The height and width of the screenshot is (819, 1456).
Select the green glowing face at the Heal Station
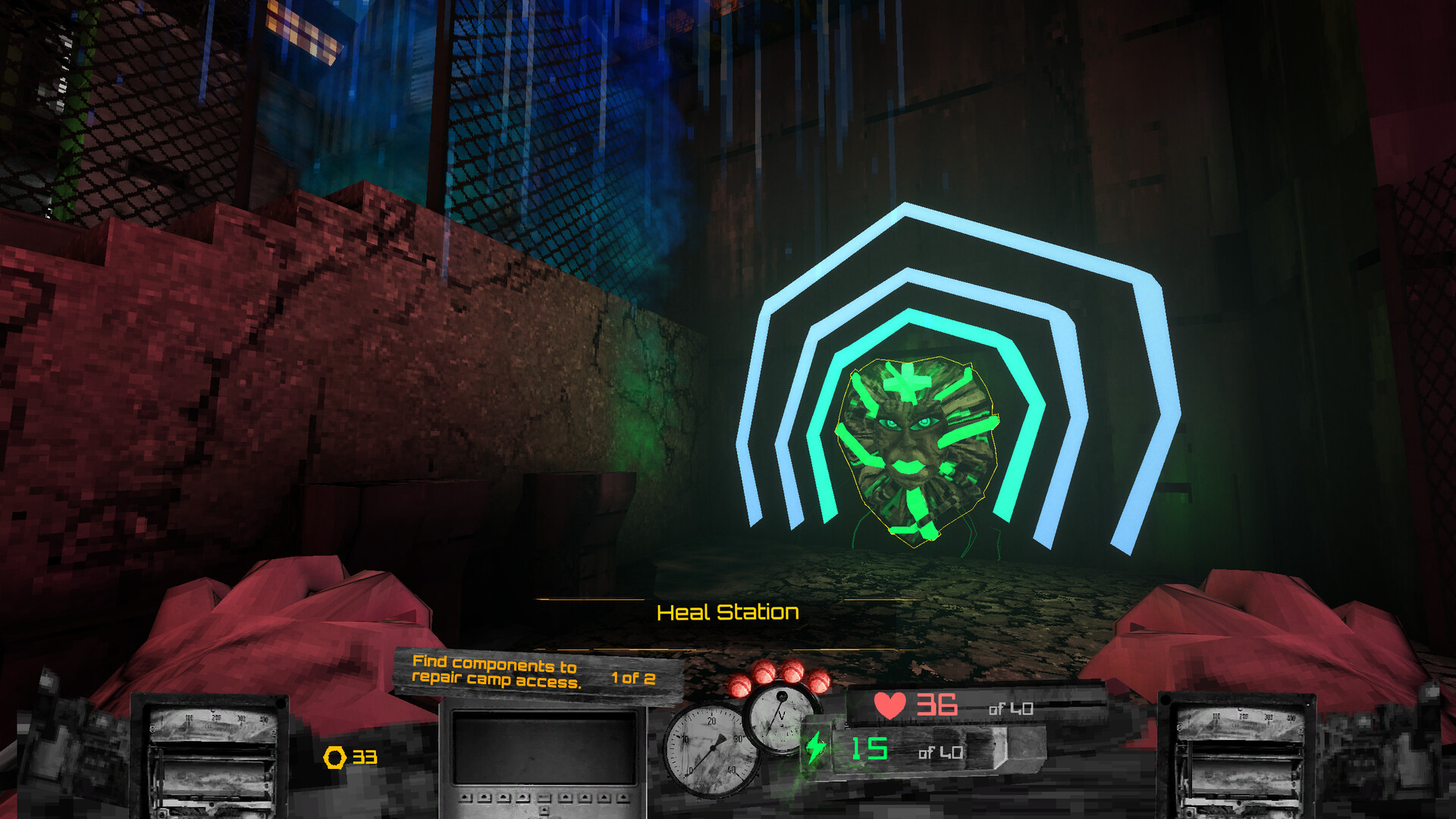click(914, 447)
